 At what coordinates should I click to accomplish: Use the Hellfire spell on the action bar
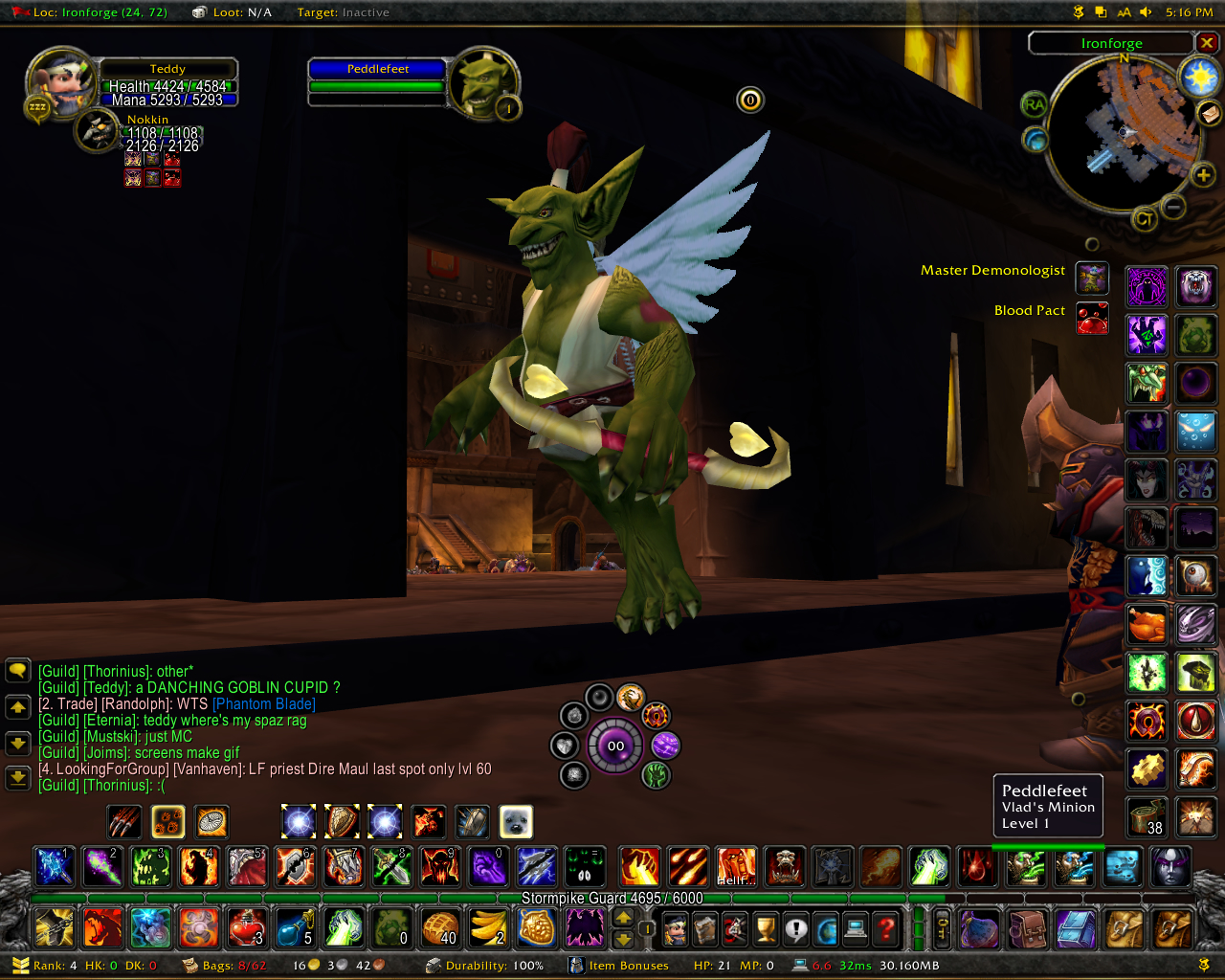click(x=736, y=867)
